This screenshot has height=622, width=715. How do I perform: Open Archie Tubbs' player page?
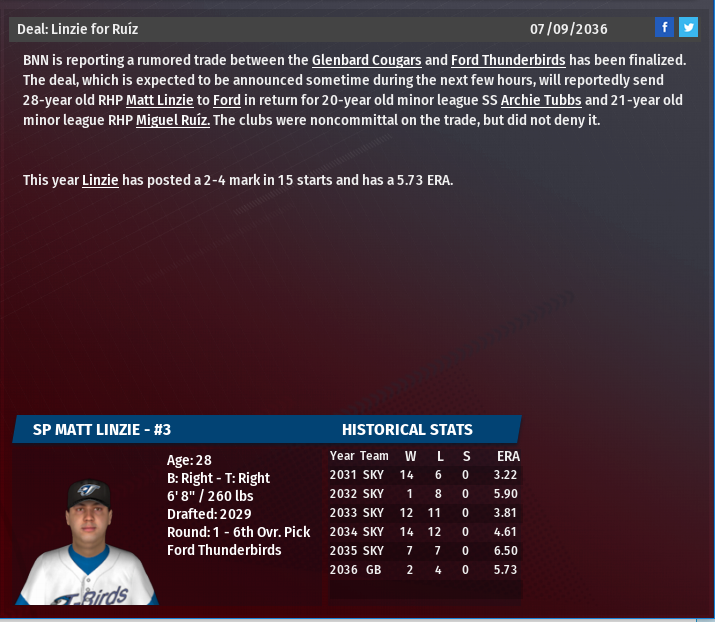pyautogui.click(x=541, y=100)
